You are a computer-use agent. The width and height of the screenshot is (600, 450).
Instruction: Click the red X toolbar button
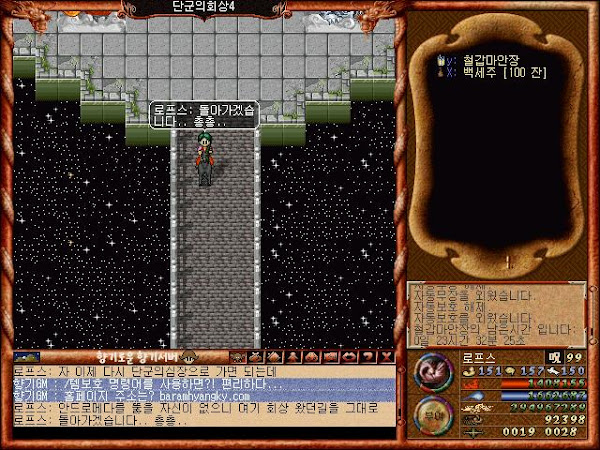388,356
